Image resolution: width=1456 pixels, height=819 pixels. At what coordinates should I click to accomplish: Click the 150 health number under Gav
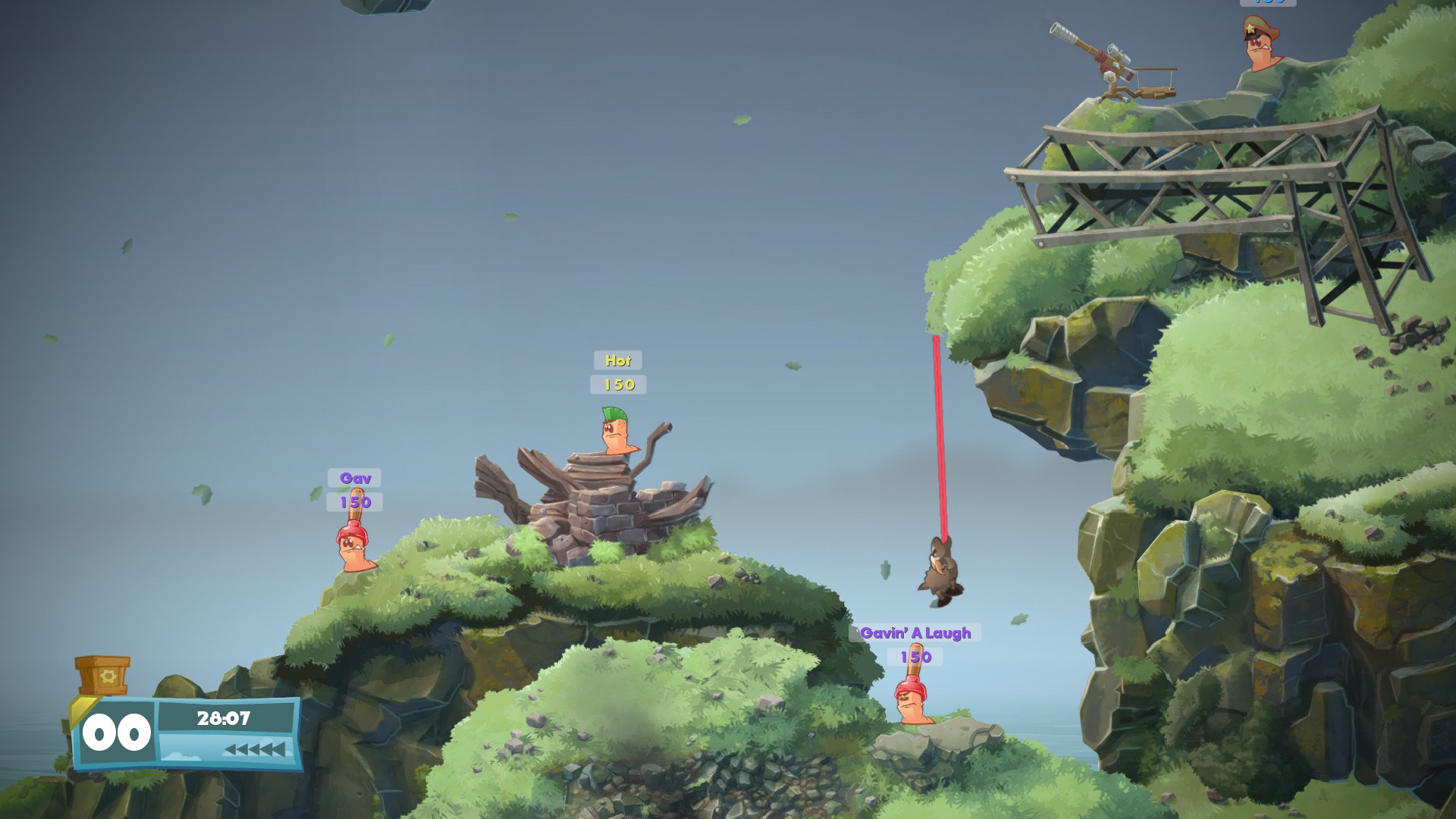click(x=356, y=502)
